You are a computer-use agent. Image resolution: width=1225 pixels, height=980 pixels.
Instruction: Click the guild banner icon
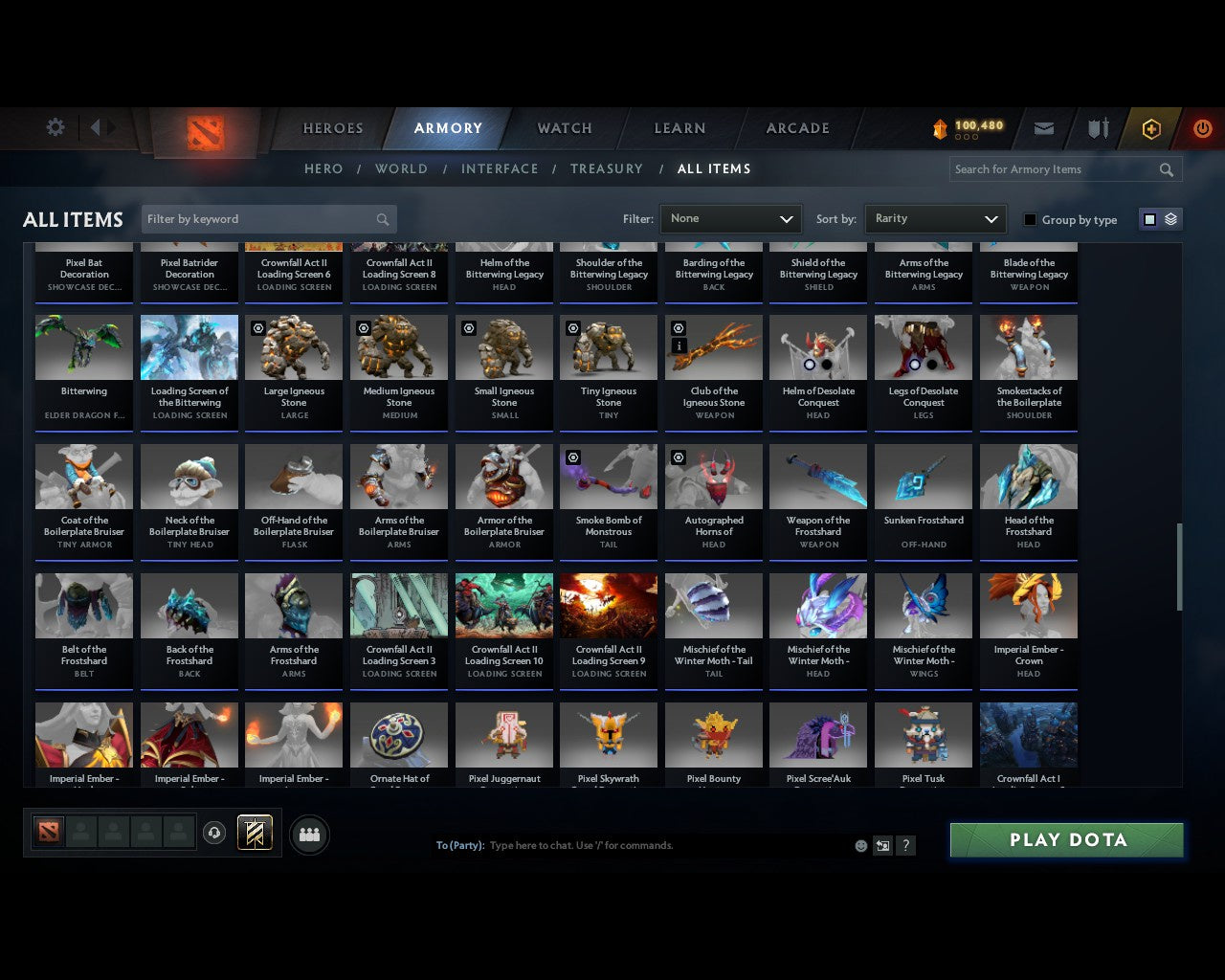255,832
